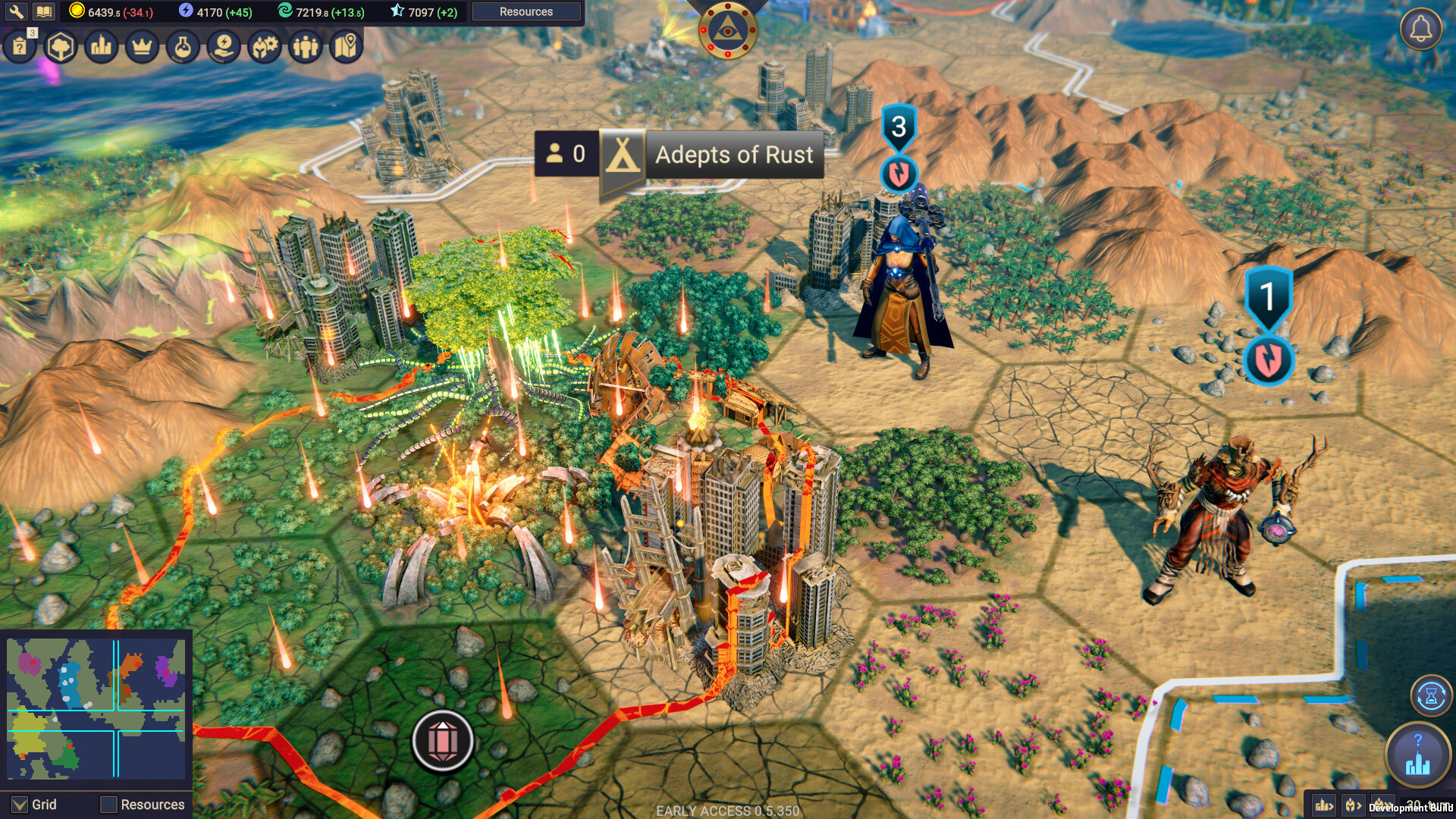Image resolution: width=1456 pixels, height=819 pixels.
Task: Click the next city skyline arrow button
Action: coord(1323,805)
